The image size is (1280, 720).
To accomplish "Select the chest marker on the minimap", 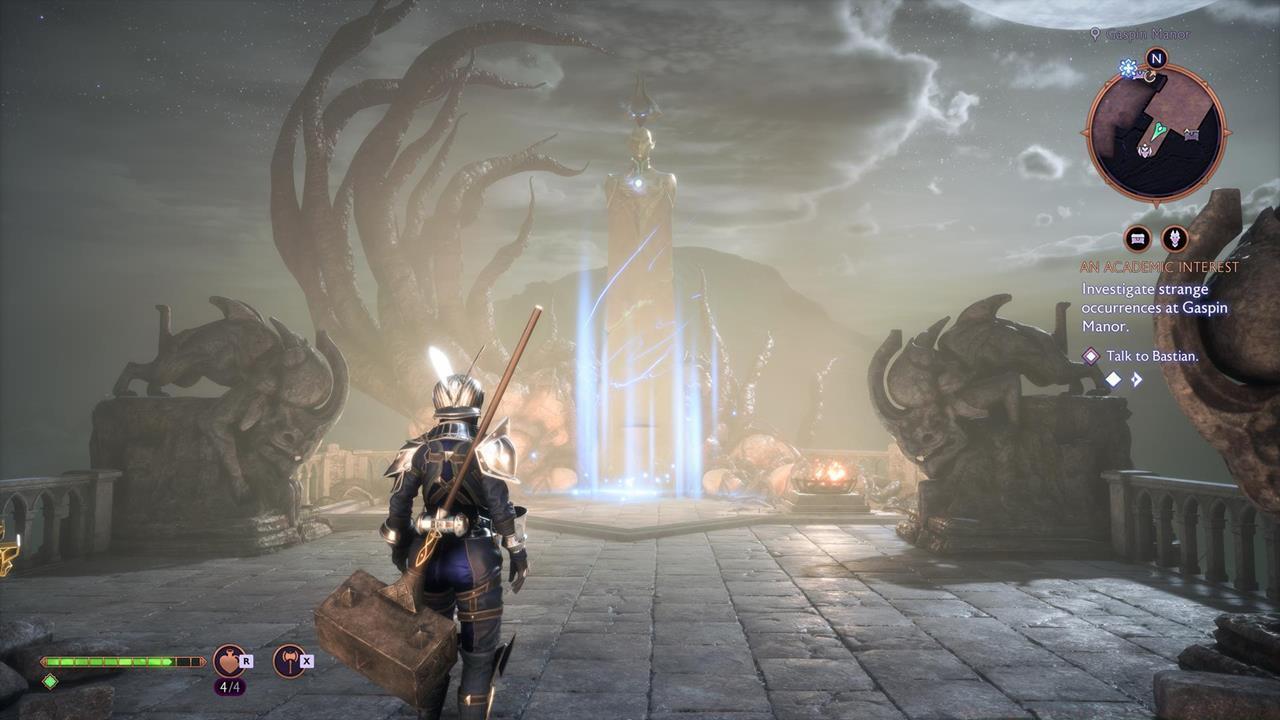I will (x=1191, y=134).
